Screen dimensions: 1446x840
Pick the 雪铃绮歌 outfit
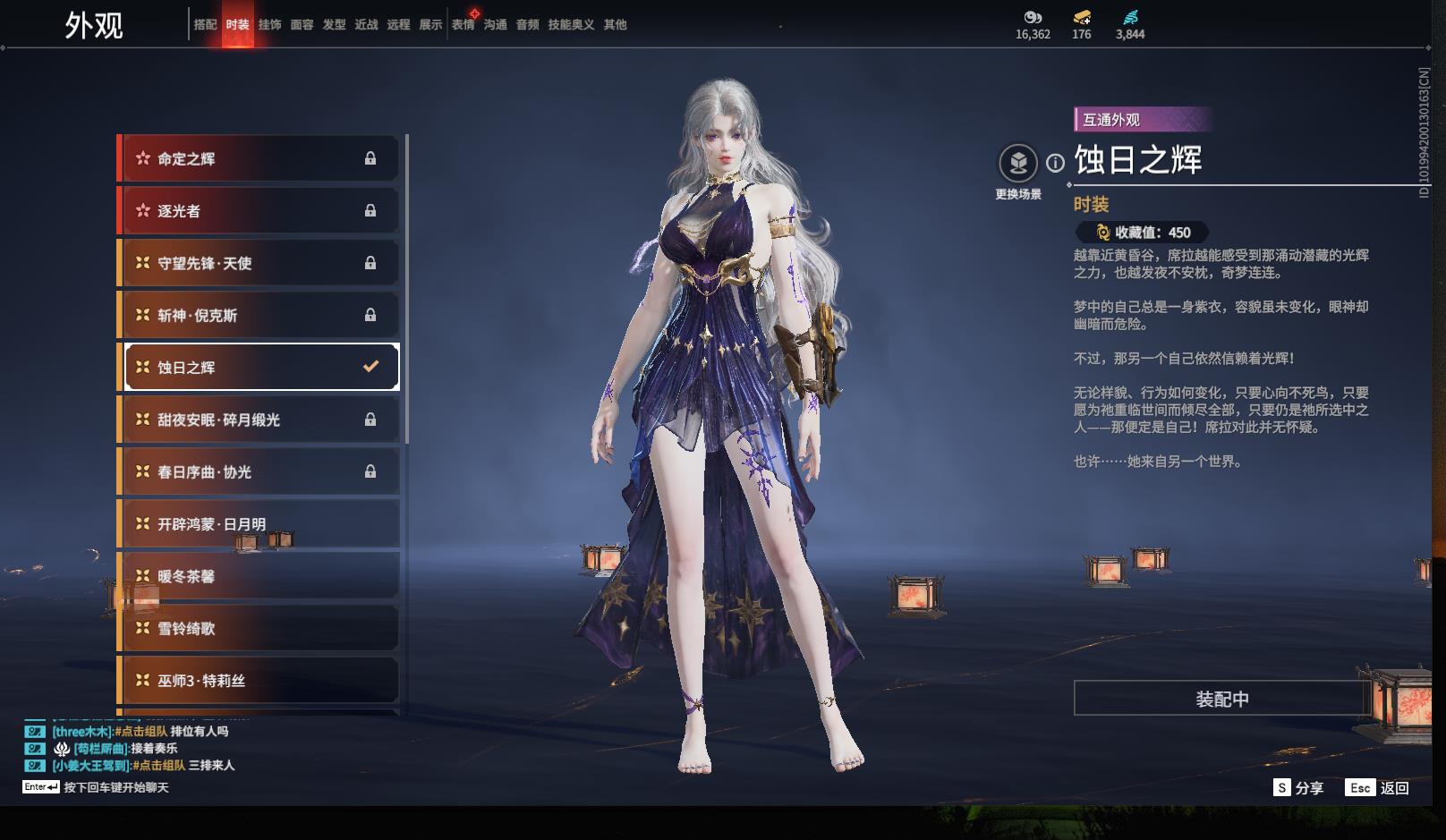click(x=259, y=628)
